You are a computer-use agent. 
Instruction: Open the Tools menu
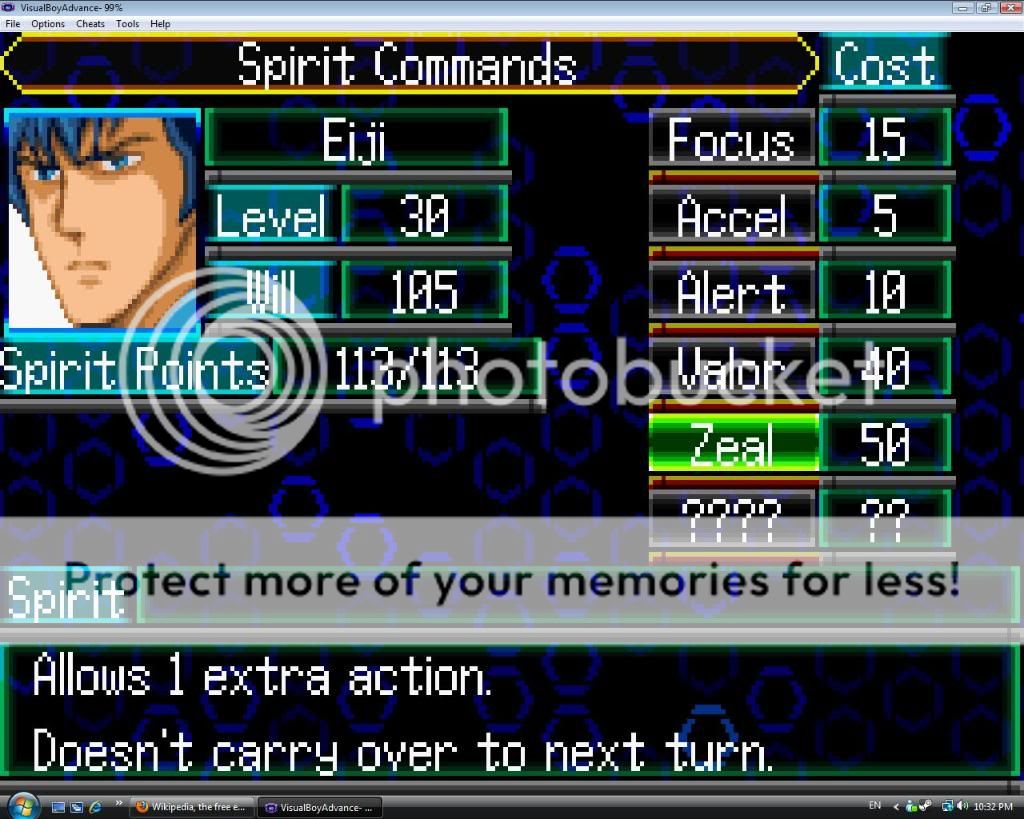[127, 24]
